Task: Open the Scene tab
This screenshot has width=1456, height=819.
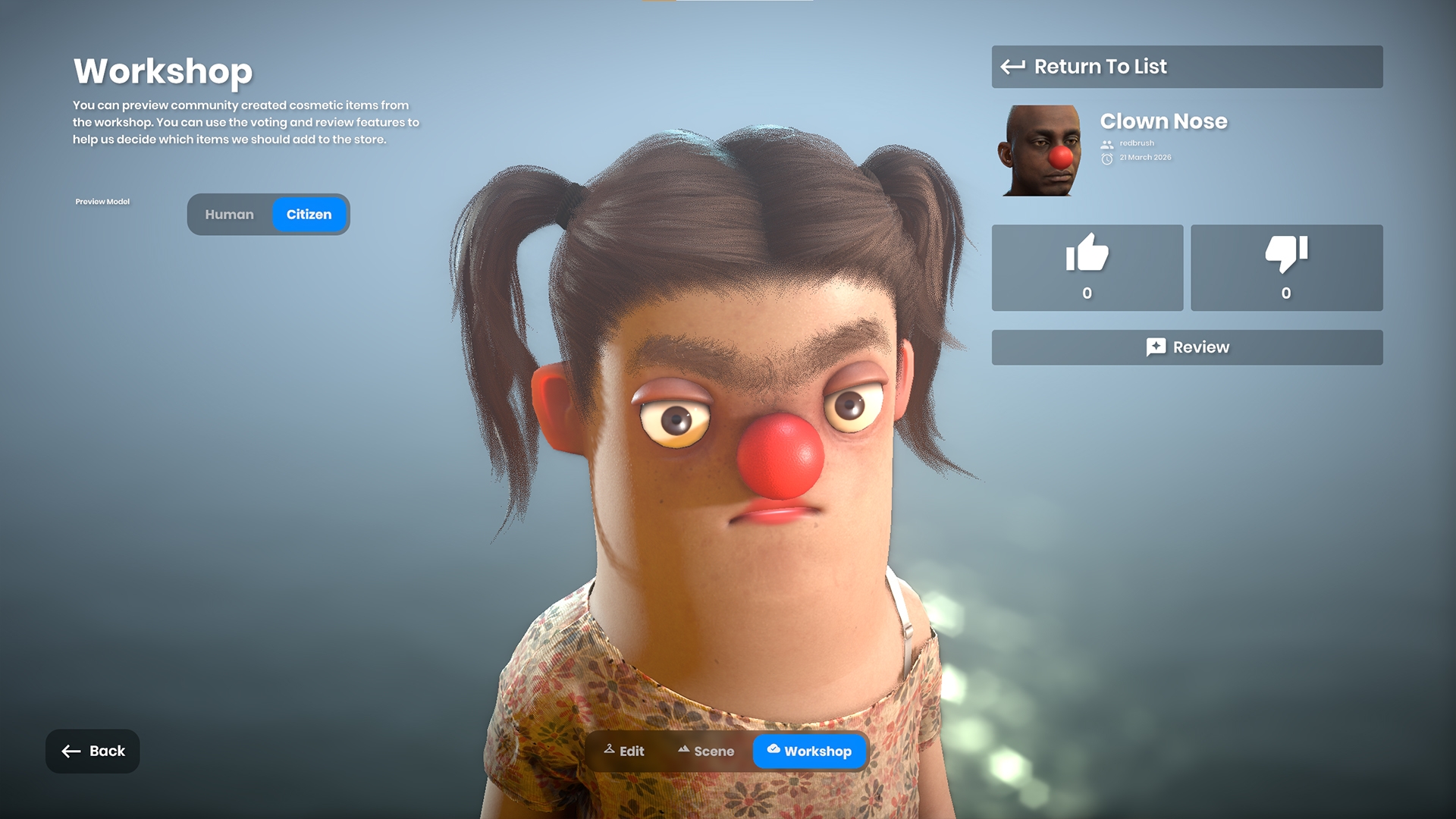Action: (706, 751)
